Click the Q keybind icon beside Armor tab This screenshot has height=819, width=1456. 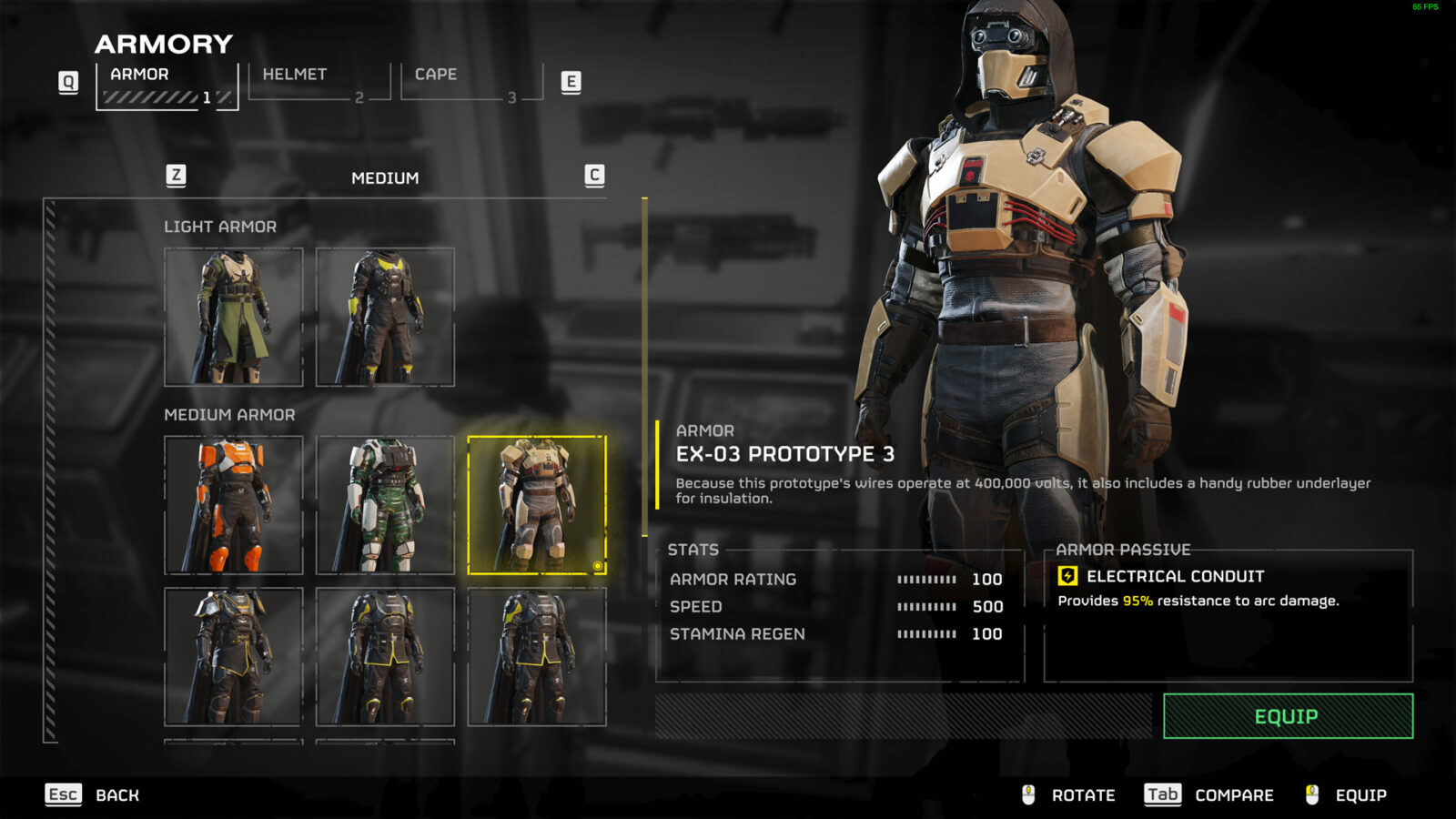(66, 80)
